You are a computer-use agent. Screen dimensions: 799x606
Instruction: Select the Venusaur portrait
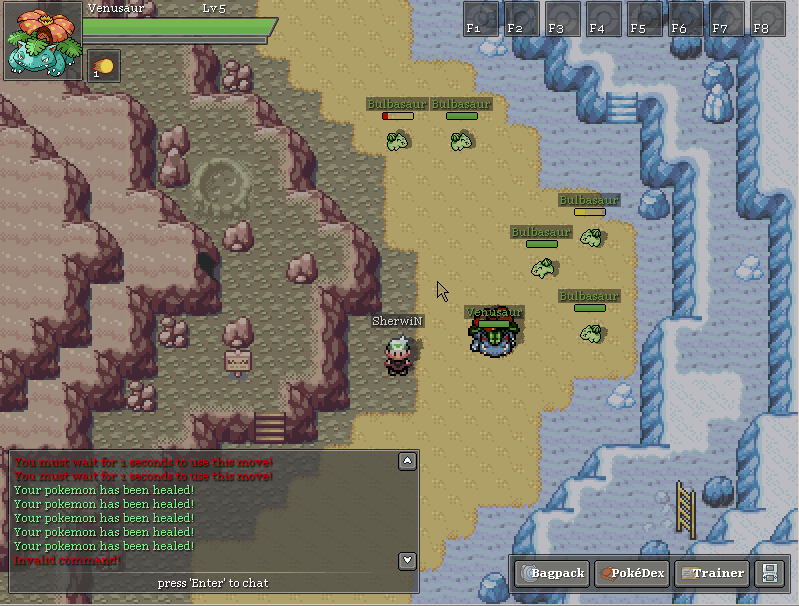(x=42, y=41)
